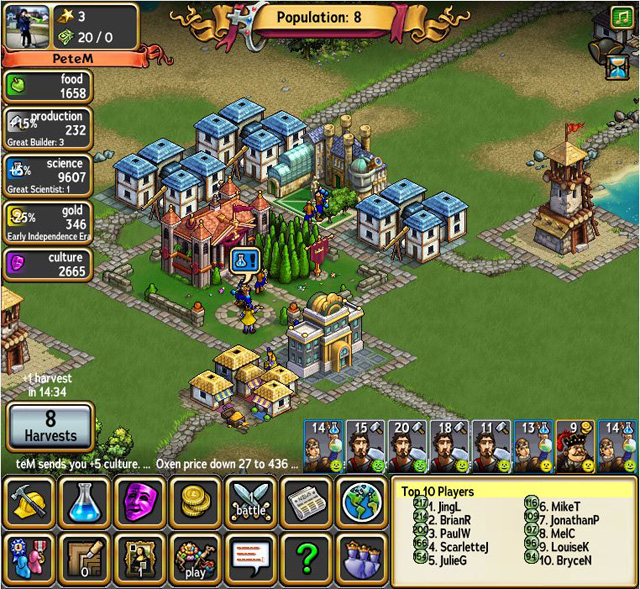Click the hourglass icon
The height and width of the screenshot is (589, 640).
617,68
